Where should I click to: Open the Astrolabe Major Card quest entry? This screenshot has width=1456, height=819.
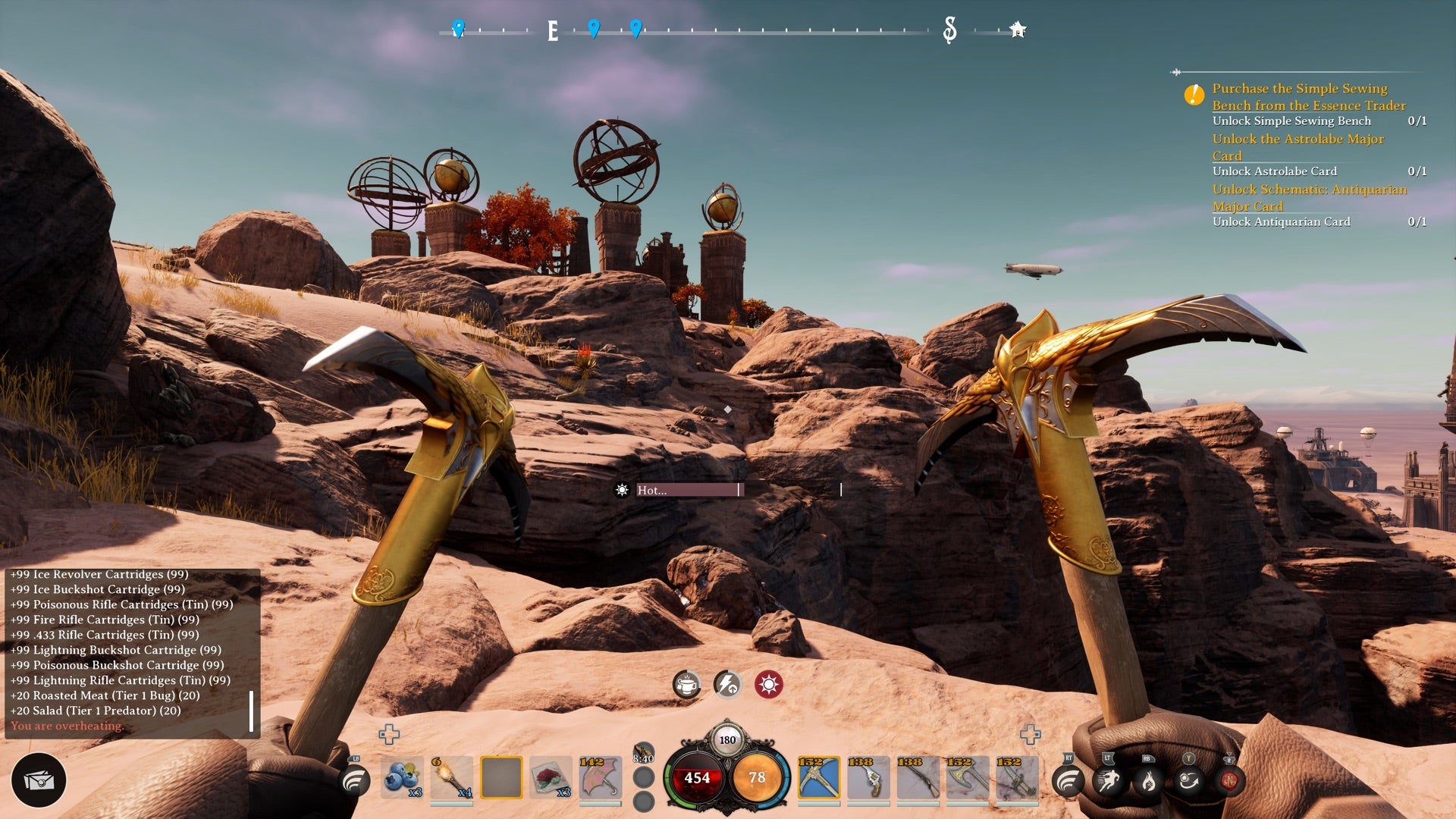click(x=1298, y=147)
